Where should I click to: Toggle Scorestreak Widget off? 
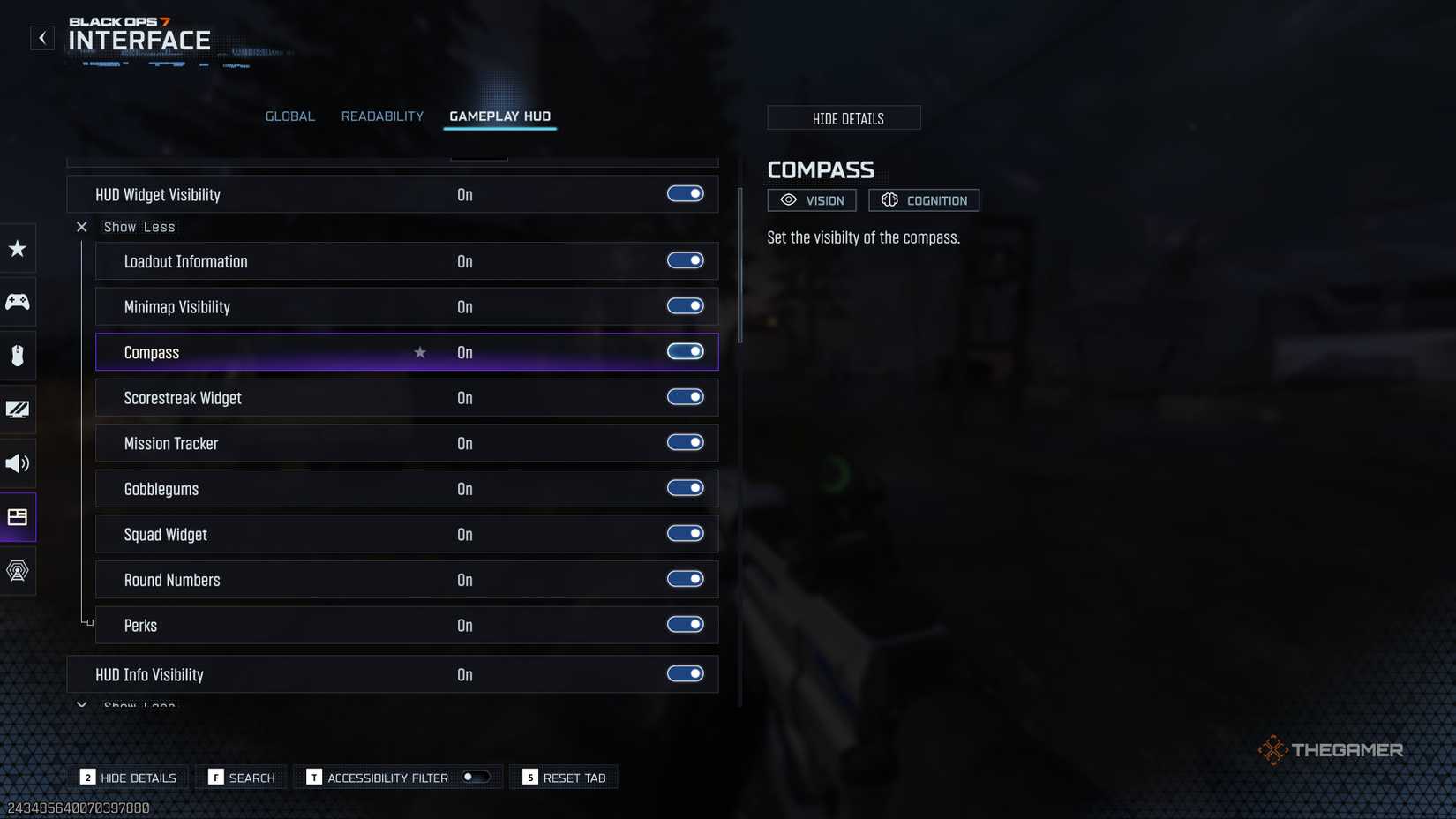click(686, 397)
